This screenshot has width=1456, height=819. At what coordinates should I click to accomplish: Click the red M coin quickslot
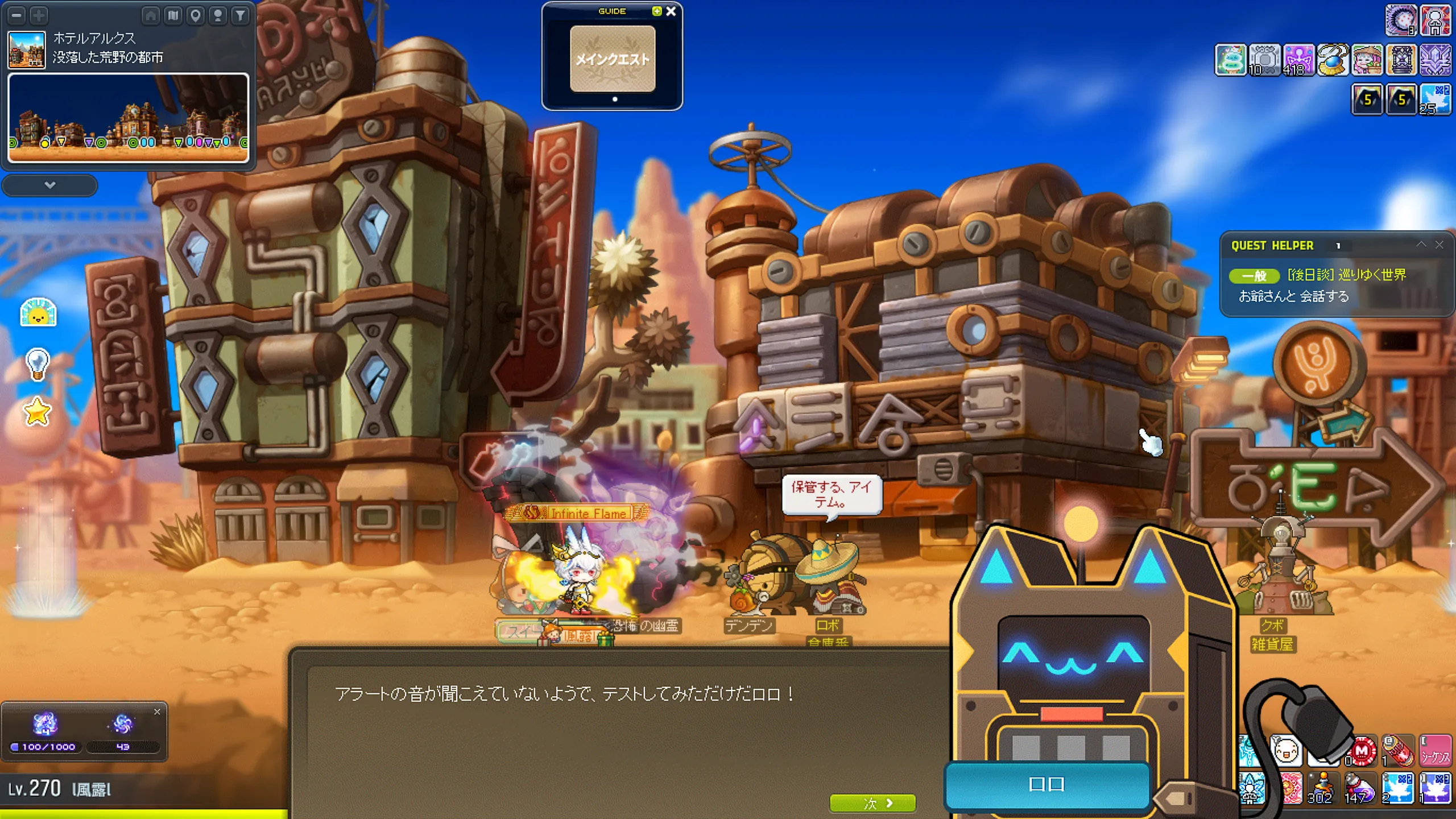click(1362, 751)
